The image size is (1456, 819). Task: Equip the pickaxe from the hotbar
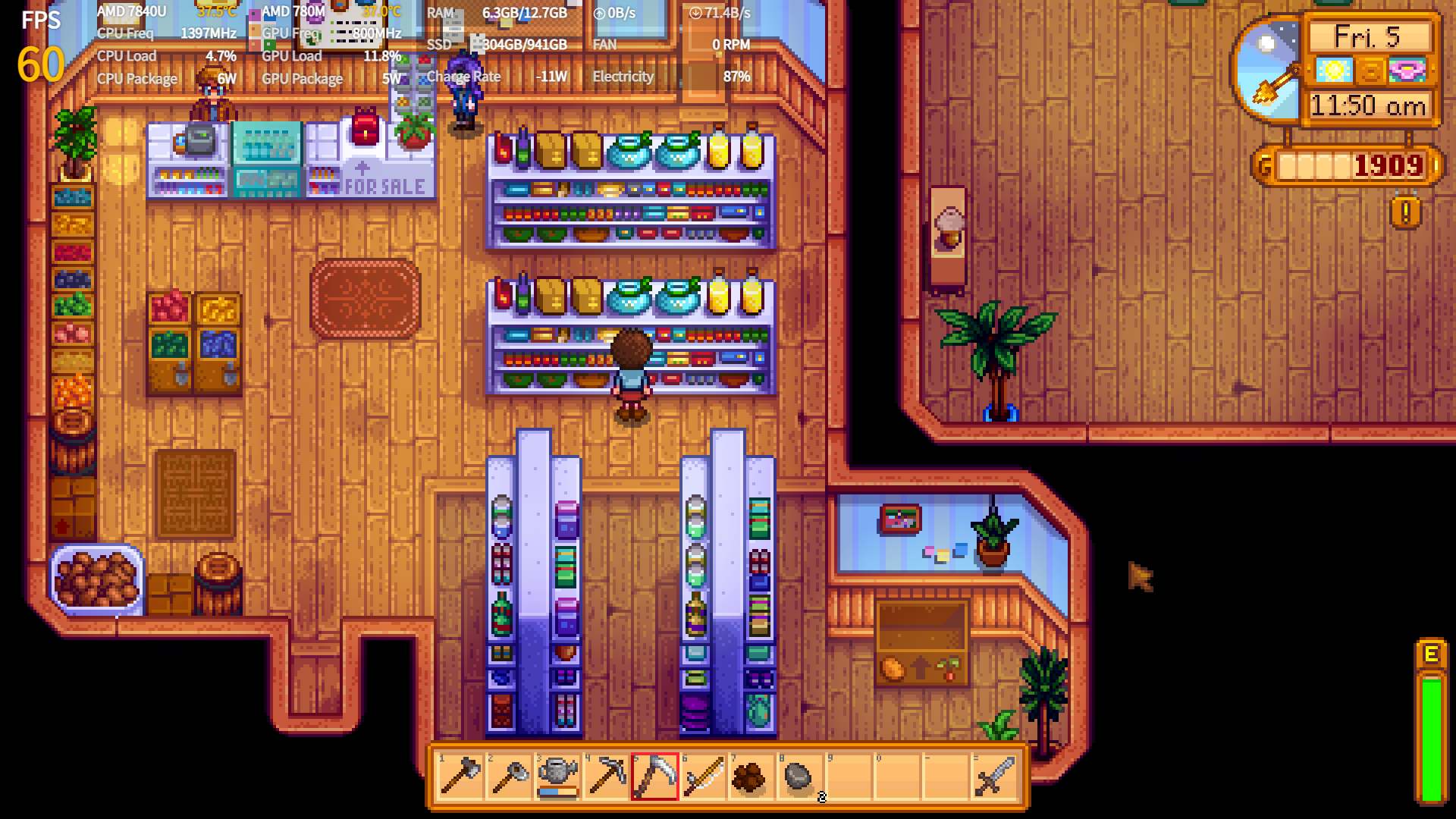[x=606, y=777]
